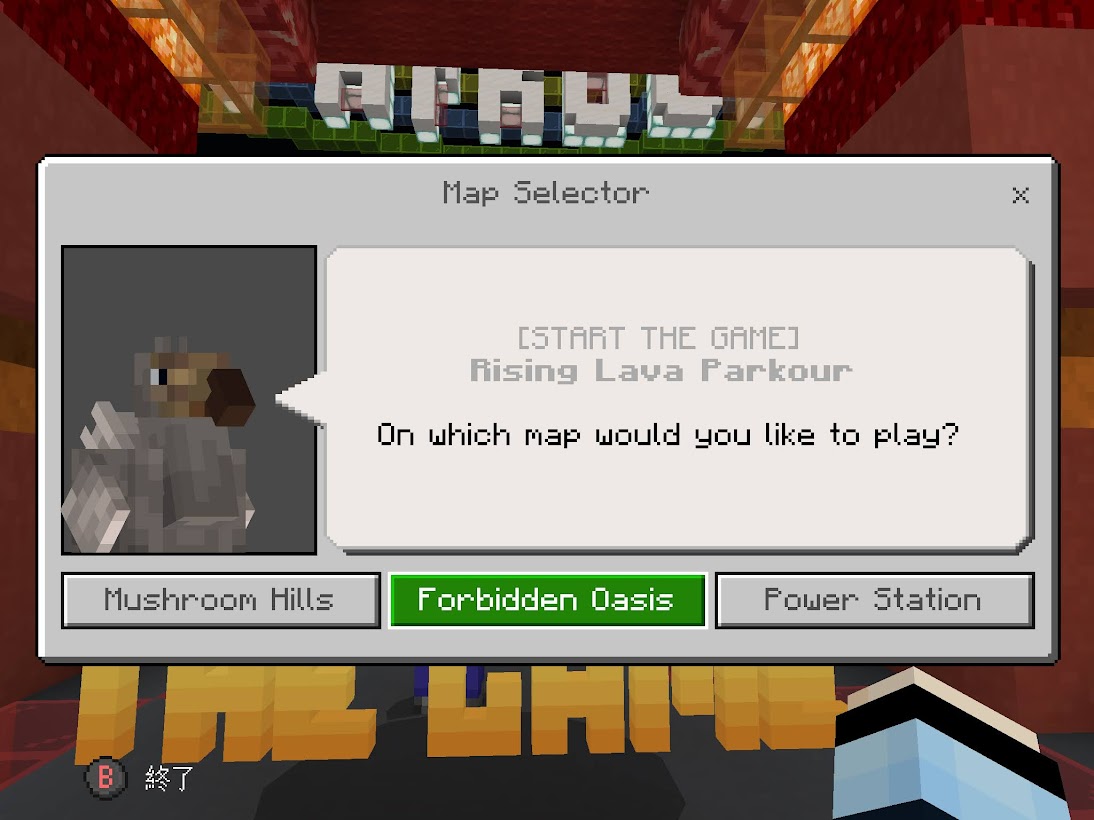Select the Forbidden Oasis map
Screen dimensions: 1094x820
pyautogui.click(x=547, y=600)
